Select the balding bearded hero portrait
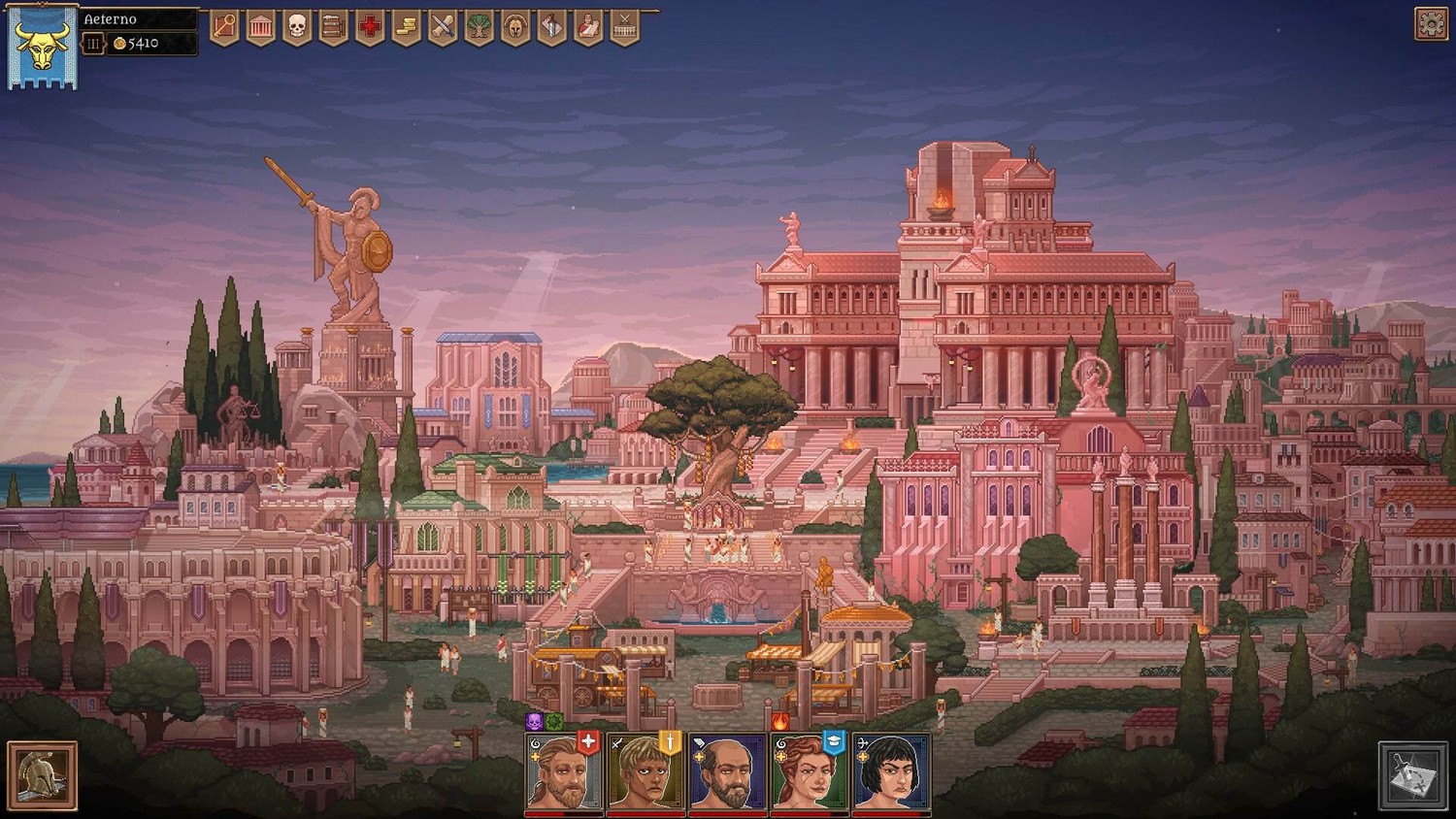 726,773
